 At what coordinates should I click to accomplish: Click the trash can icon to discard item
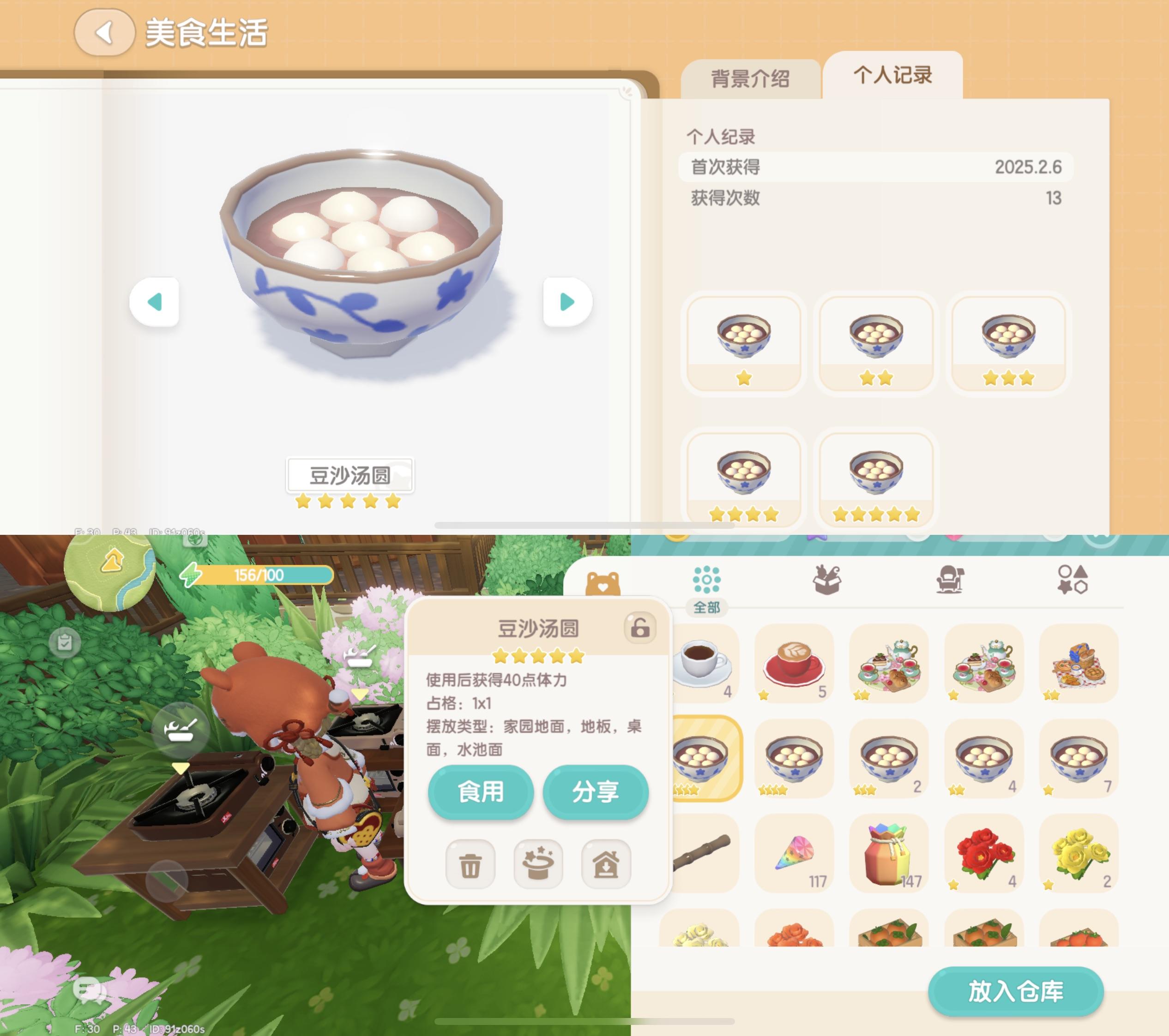click(470, 864)
